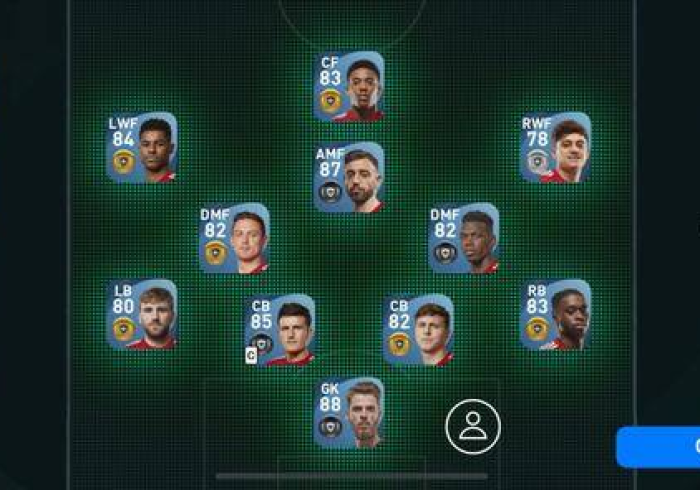
Task: Select the captain CB card rated 85
Action: click(280, 330)
